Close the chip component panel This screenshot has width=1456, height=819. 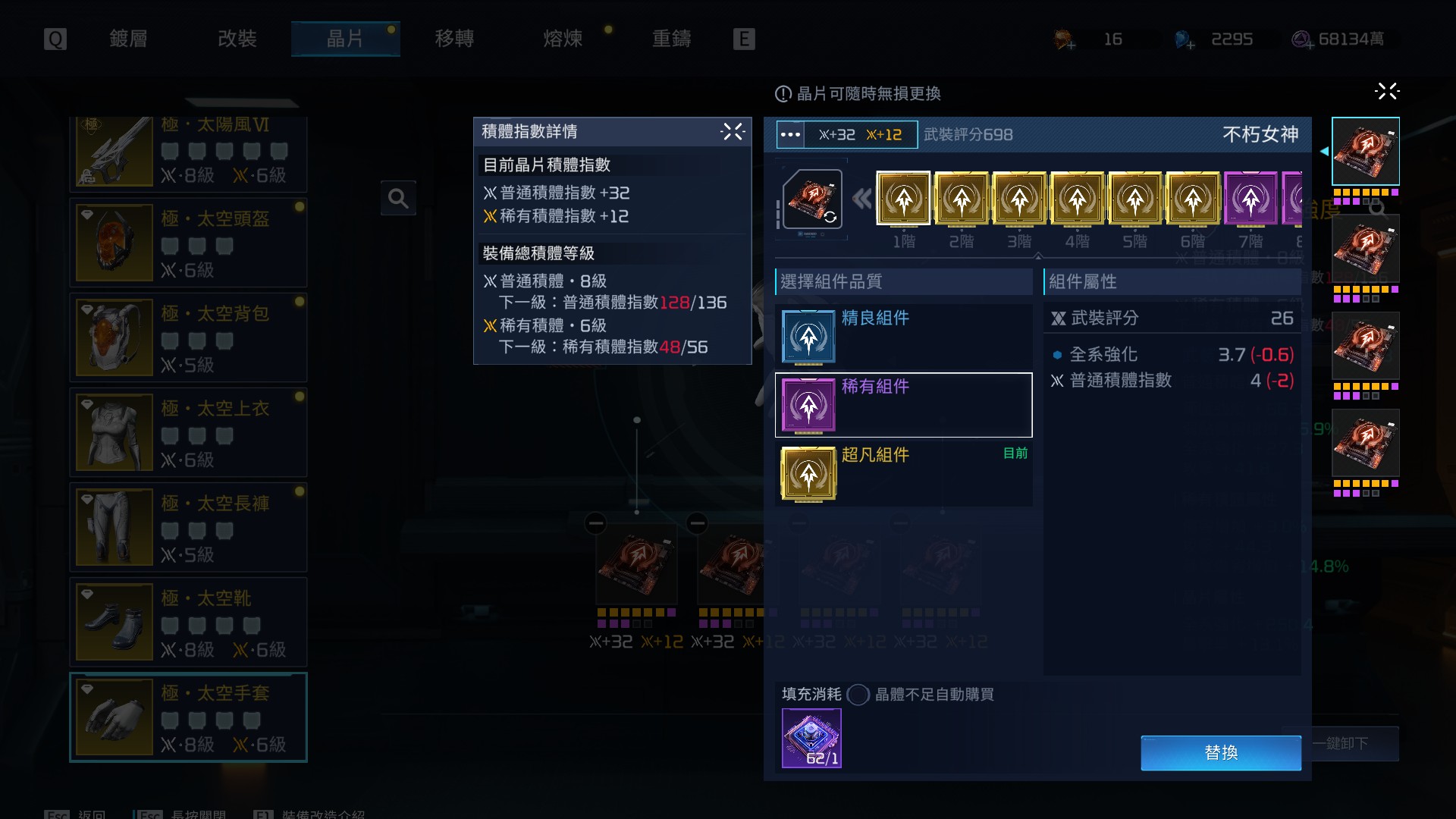click(1386, 92)
